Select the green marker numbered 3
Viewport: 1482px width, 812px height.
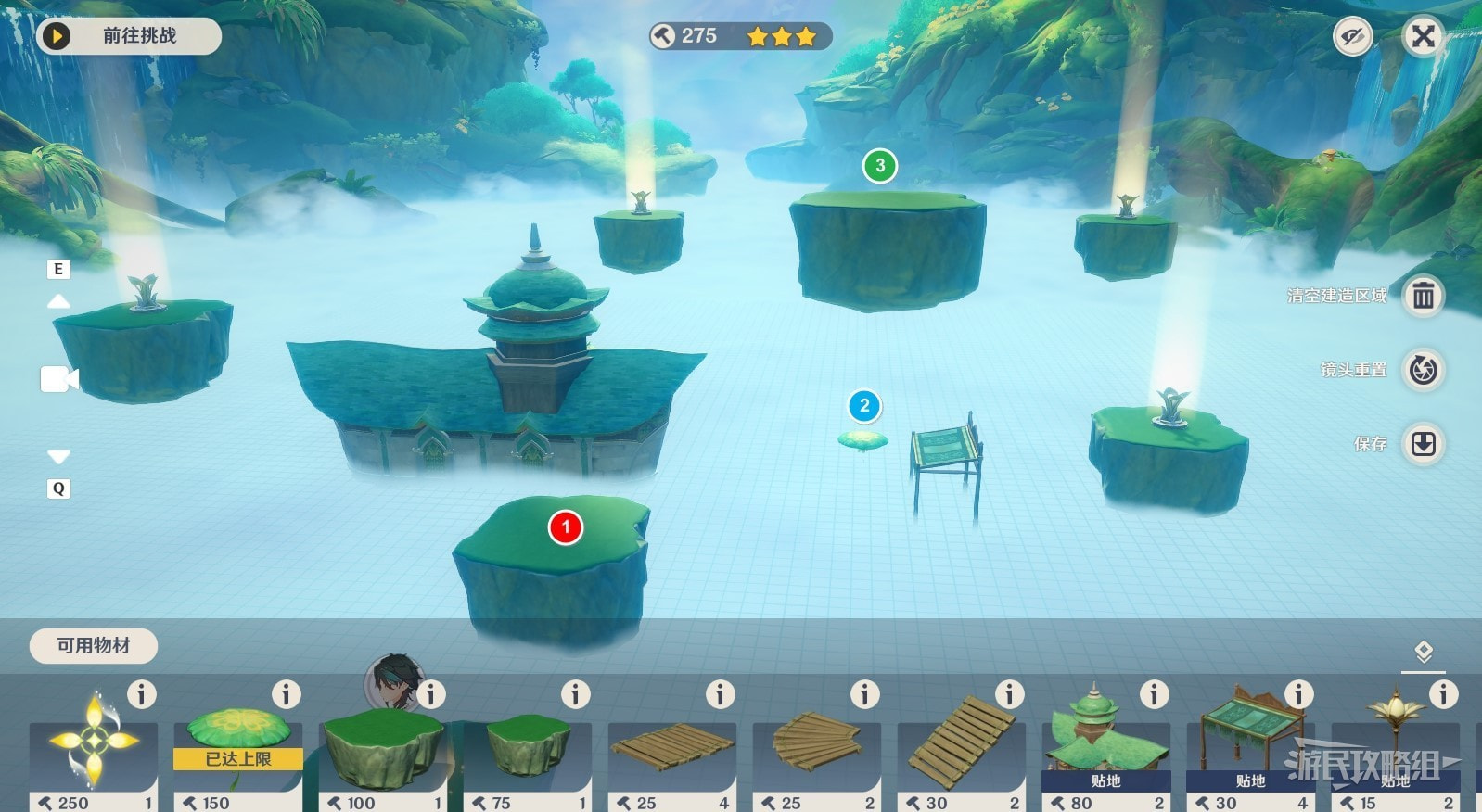(x=880, y=166)
